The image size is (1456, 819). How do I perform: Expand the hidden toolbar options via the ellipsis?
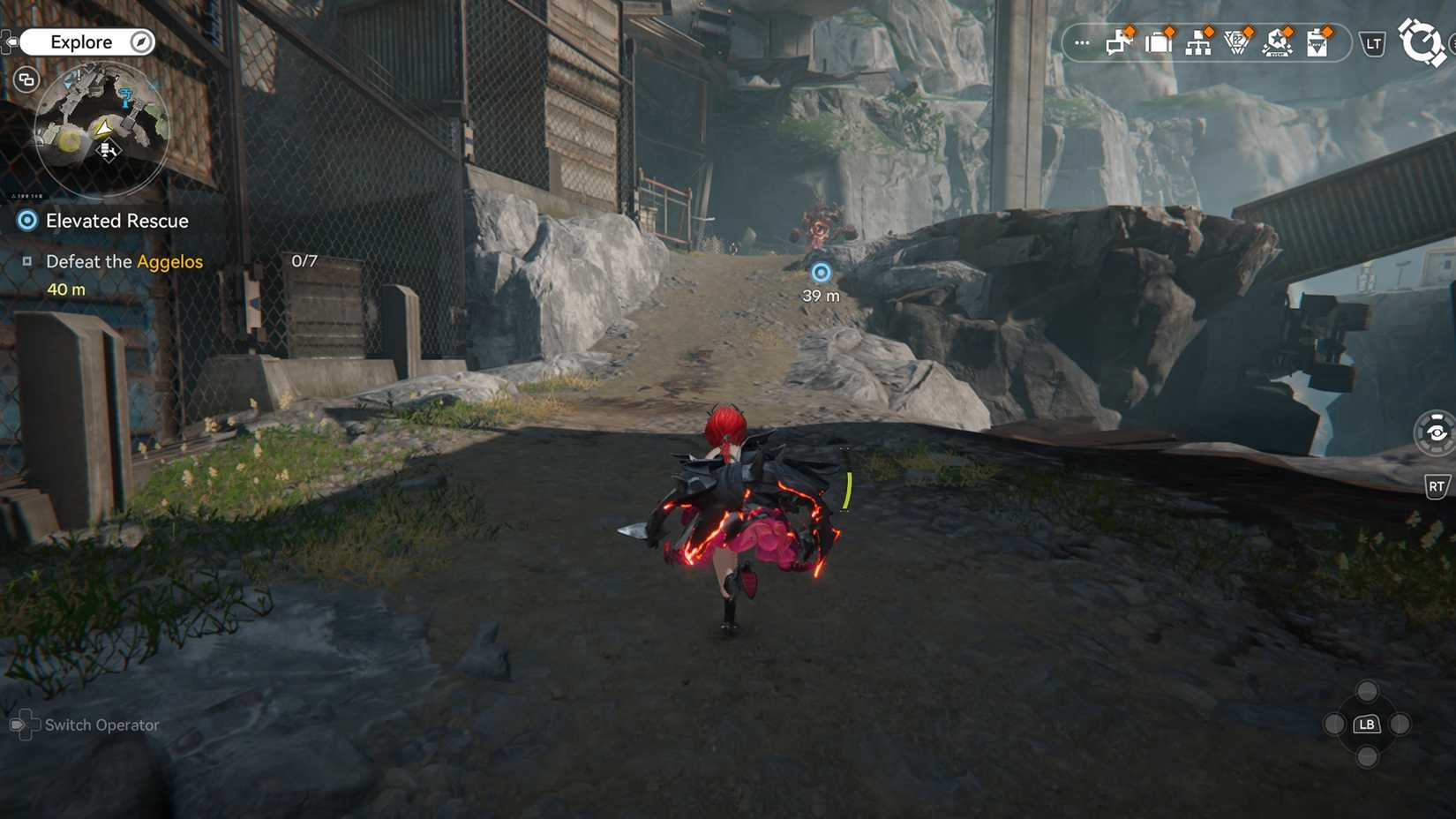[1081, 41]
